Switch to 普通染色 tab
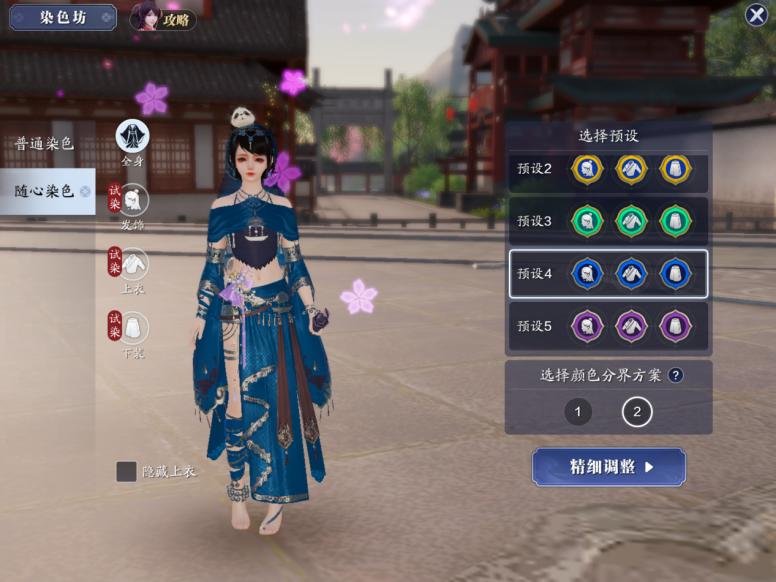This screenshot has height=582, width=776. [44, 144]
